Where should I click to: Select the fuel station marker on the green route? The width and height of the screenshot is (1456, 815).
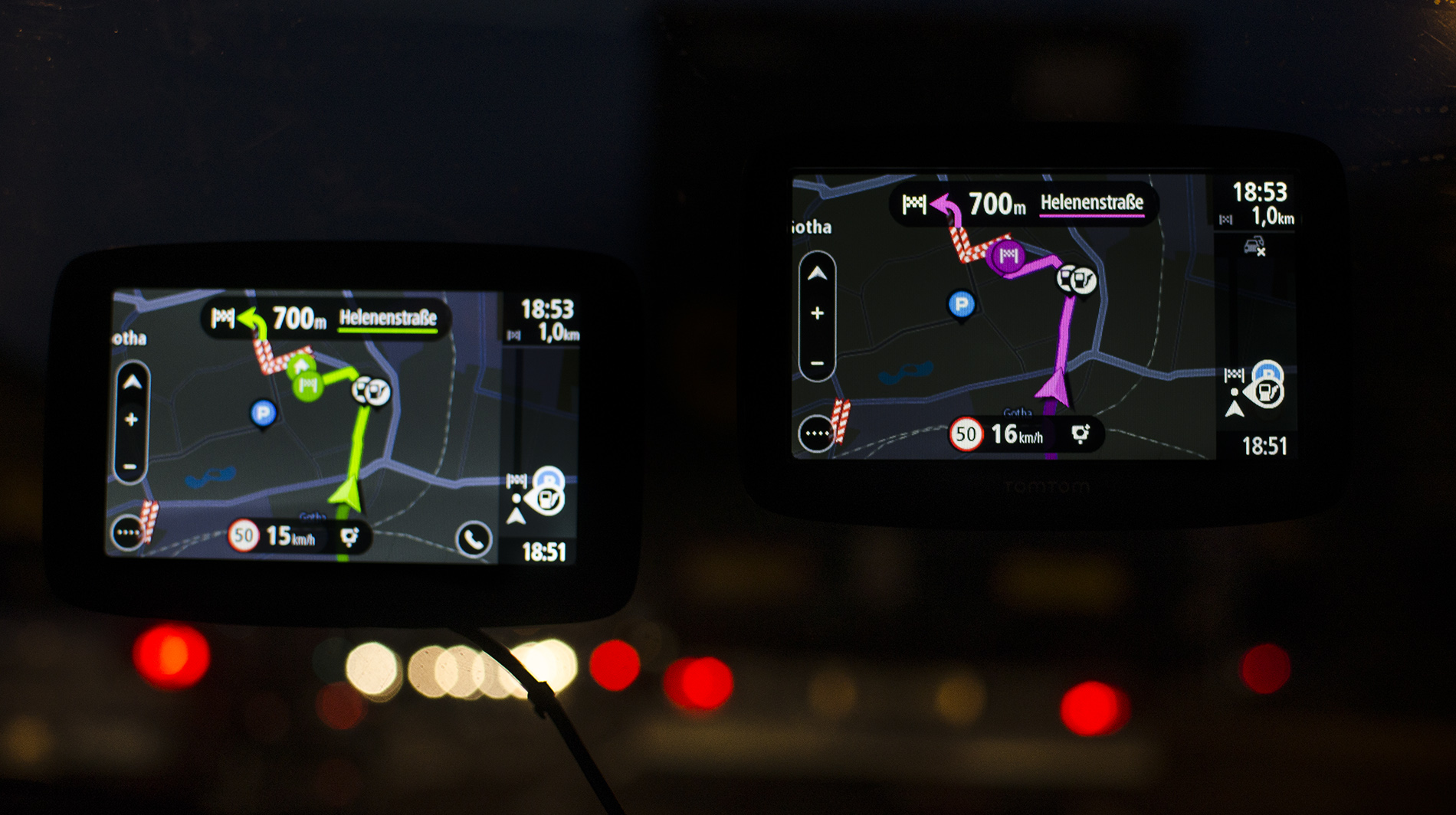[x=371, y=391]
